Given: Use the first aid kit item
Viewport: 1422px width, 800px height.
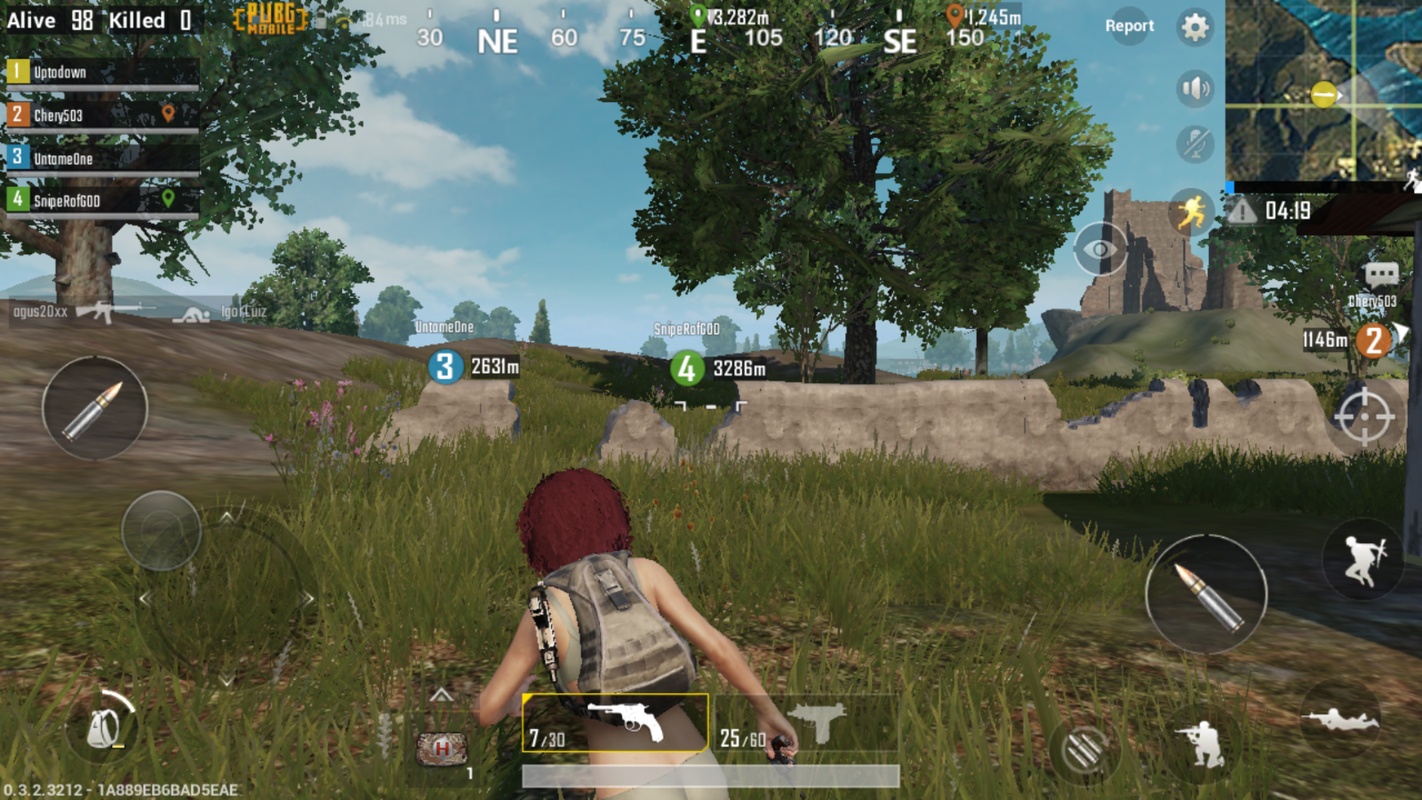Looking at the screenshot, I should (442, 748).
